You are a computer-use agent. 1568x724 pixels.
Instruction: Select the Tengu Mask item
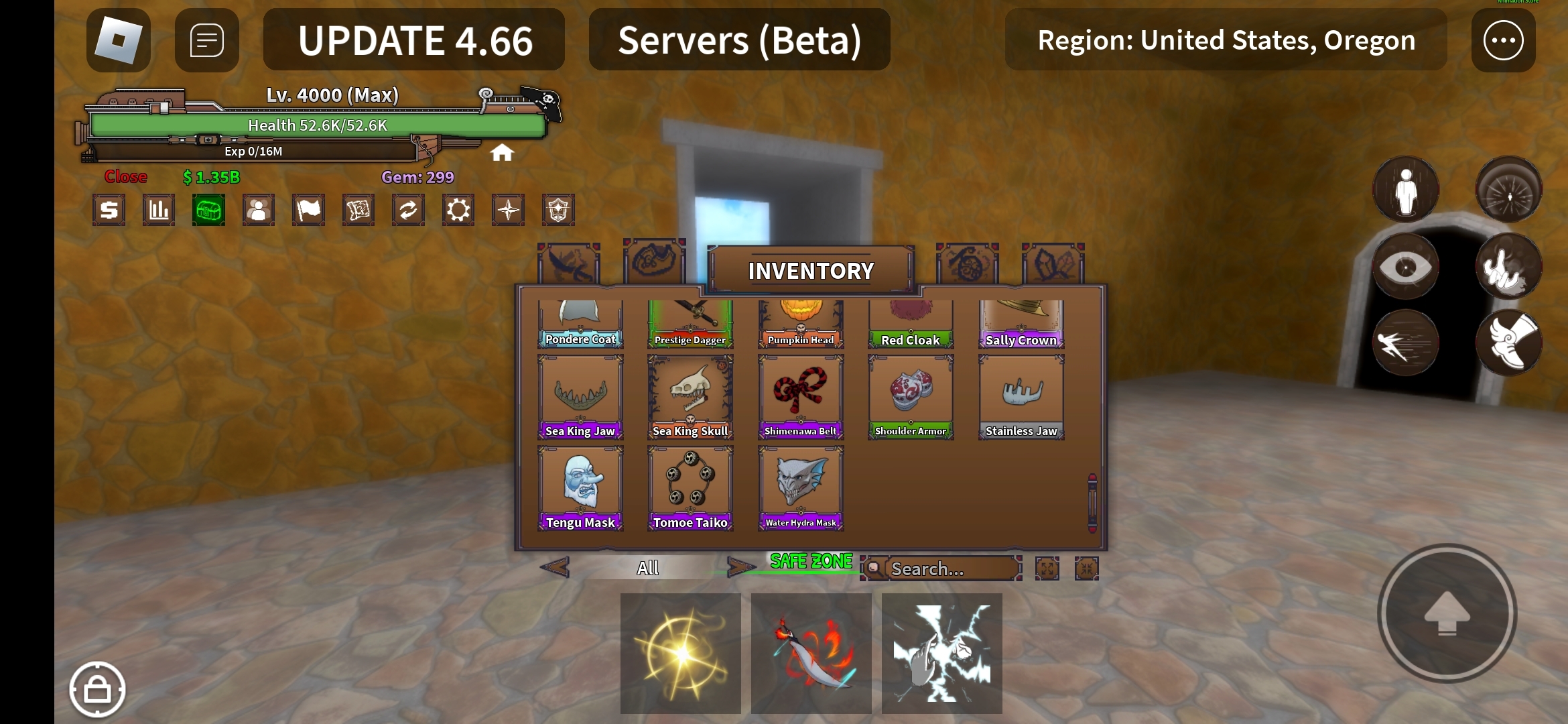580,488
